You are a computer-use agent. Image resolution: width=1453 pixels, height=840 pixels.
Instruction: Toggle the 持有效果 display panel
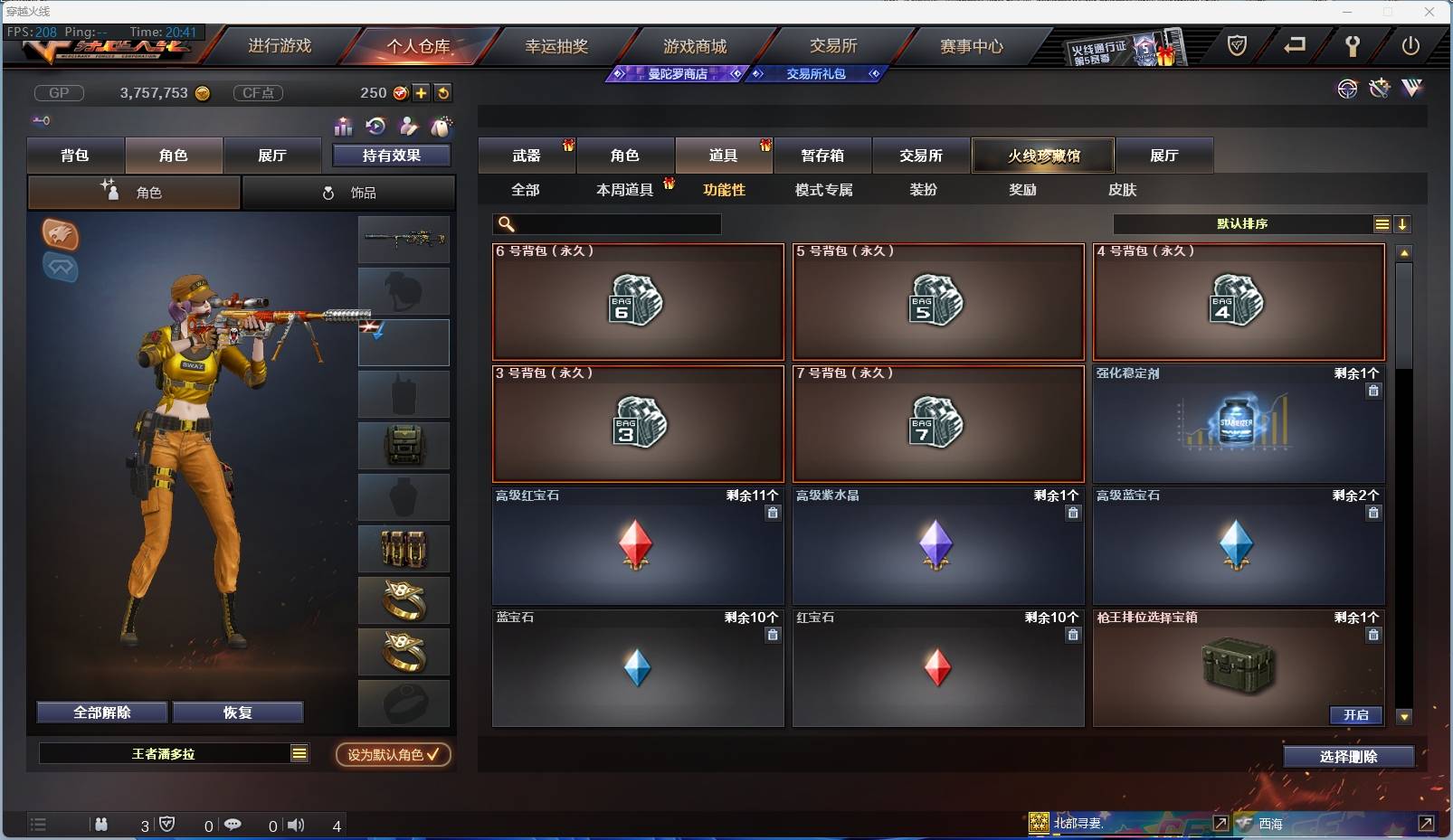[389, 155]
